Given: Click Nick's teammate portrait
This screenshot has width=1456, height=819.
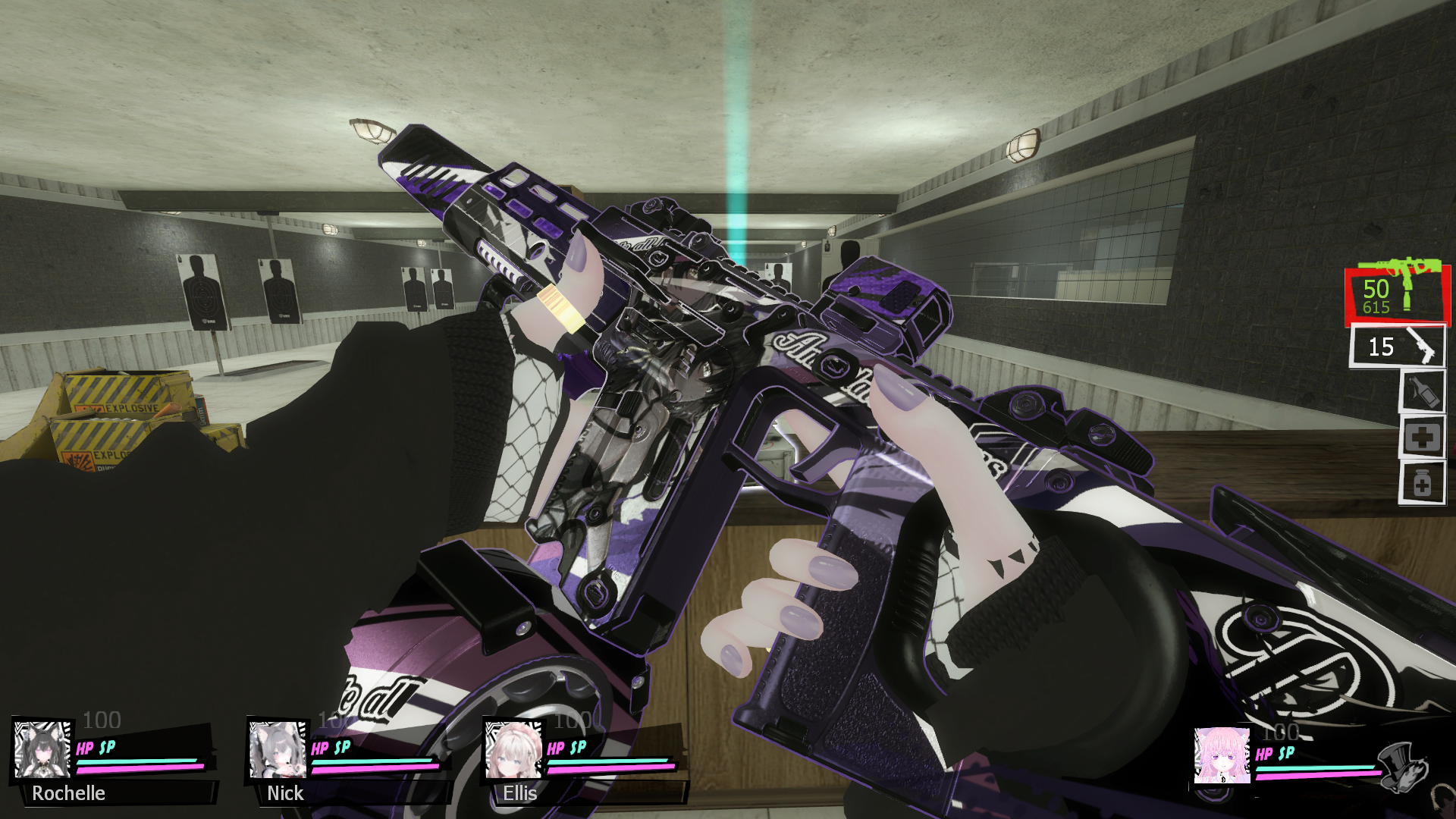Looking at the screenshot, I should click(x=278, y=749).
